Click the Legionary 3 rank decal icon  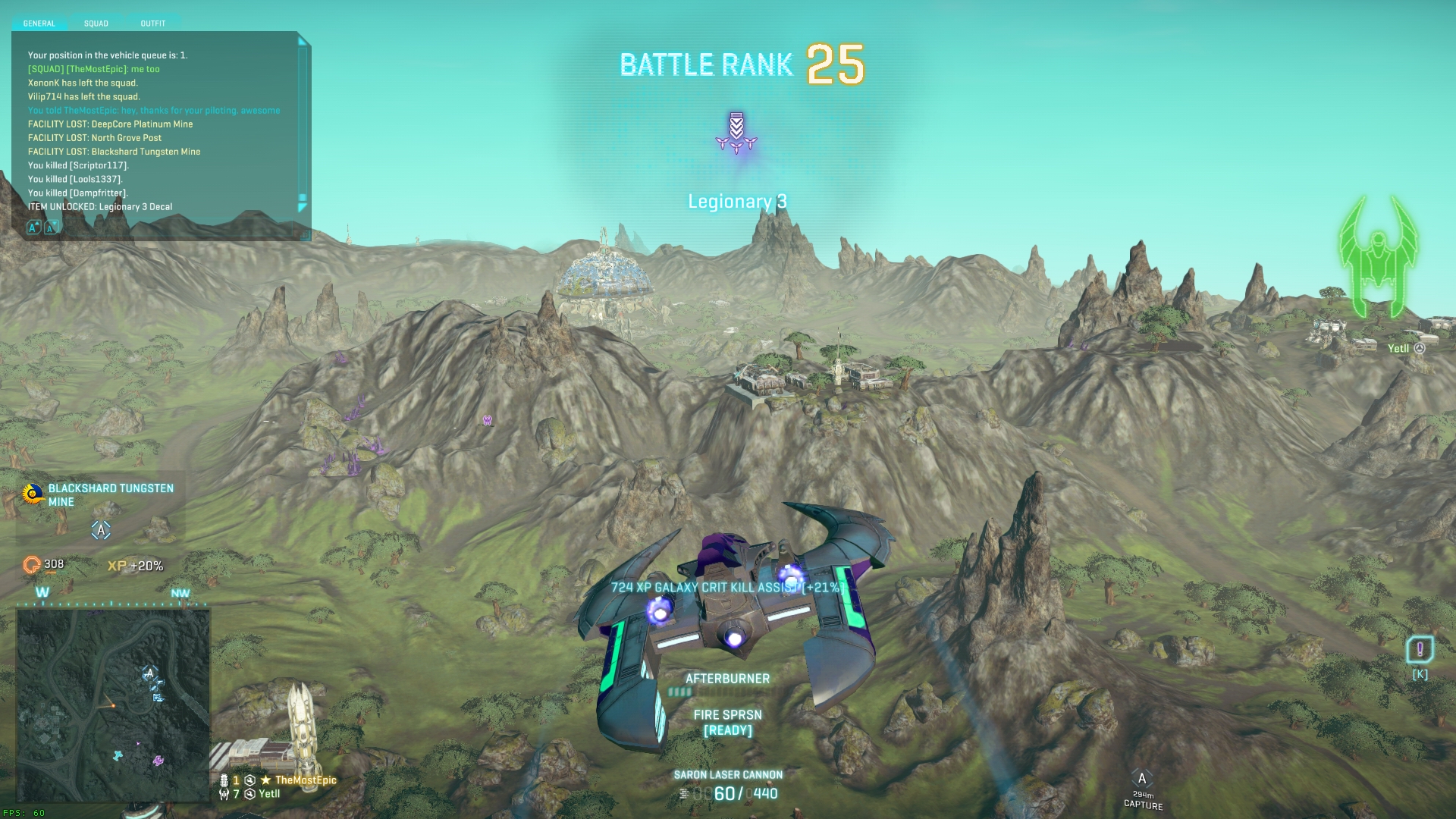click(x=736, y=133)
